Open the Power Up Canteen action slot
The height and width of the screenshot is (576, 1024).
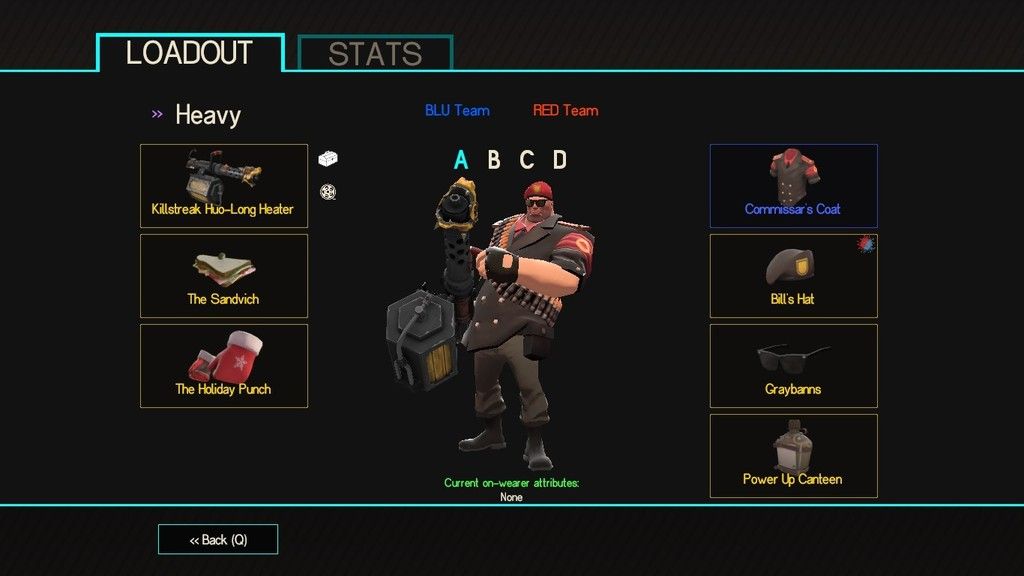793,456
